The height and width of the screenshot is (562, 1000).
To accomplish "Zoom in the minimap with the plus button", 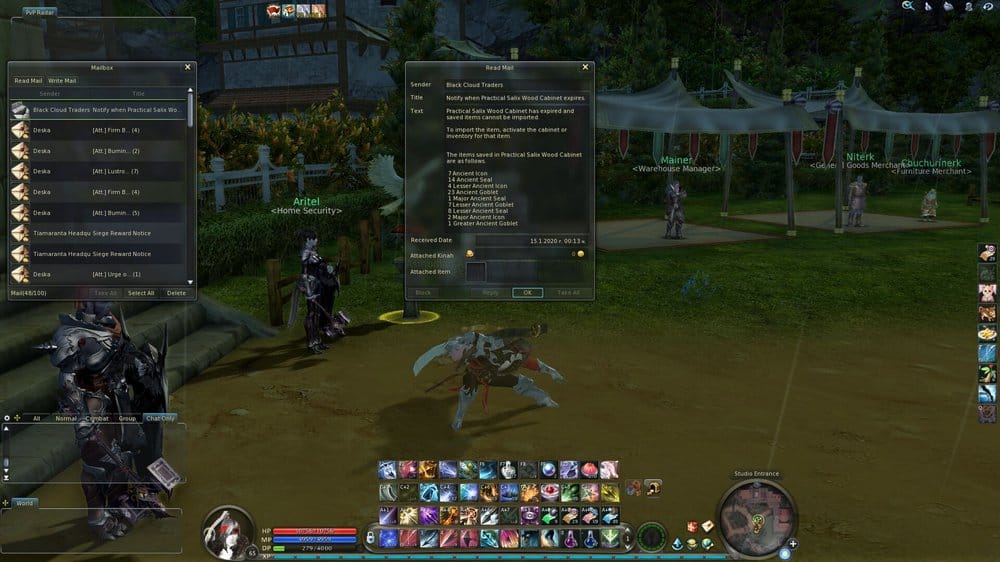I will 792,545.
